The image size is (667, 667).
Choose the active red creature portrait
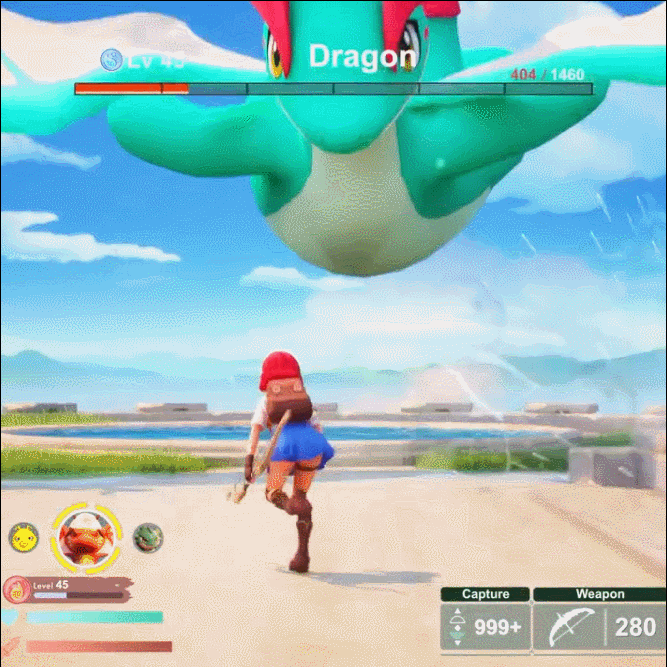tap(83, 537)
